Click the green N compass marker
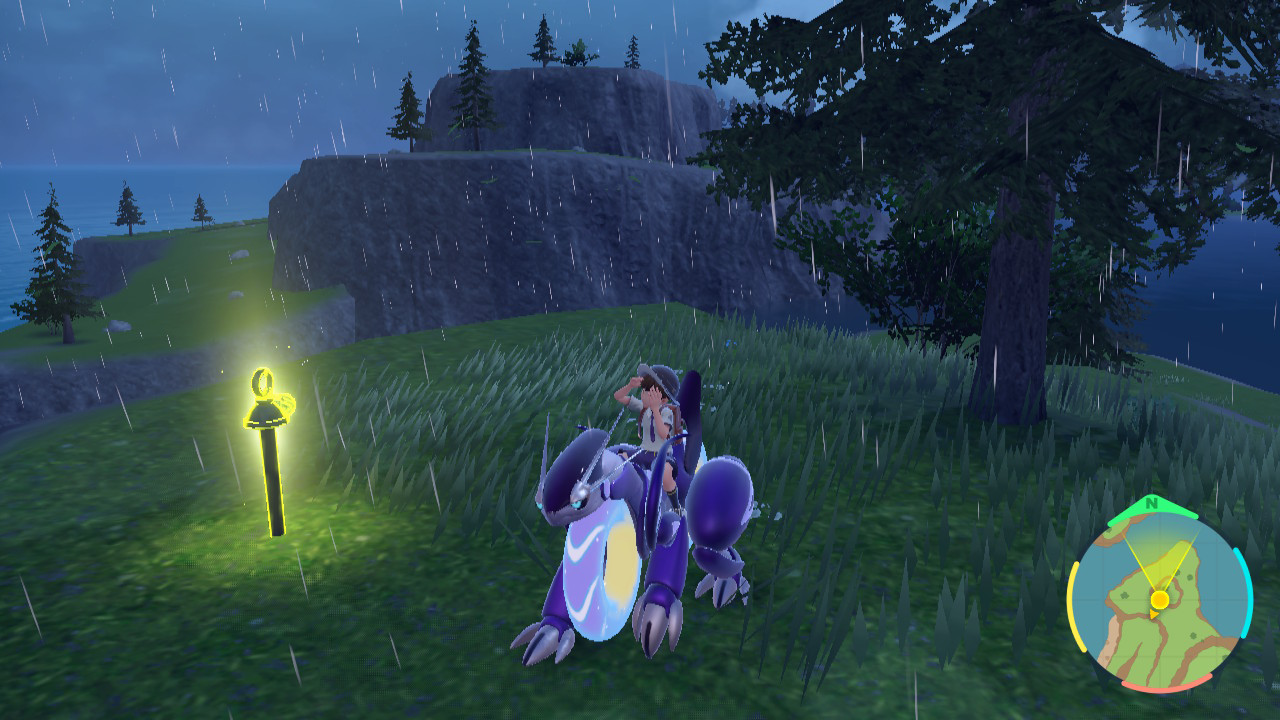The image size is (1280, 720). [x=1152, y=503]
